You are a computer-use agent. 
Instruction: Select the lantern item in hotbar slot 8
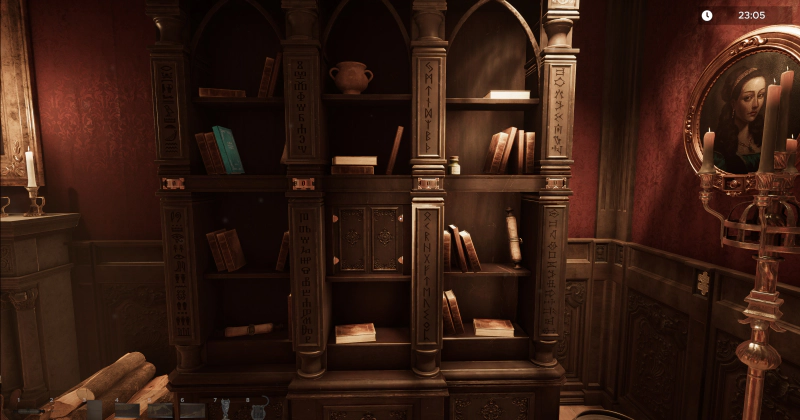[258, 410]
